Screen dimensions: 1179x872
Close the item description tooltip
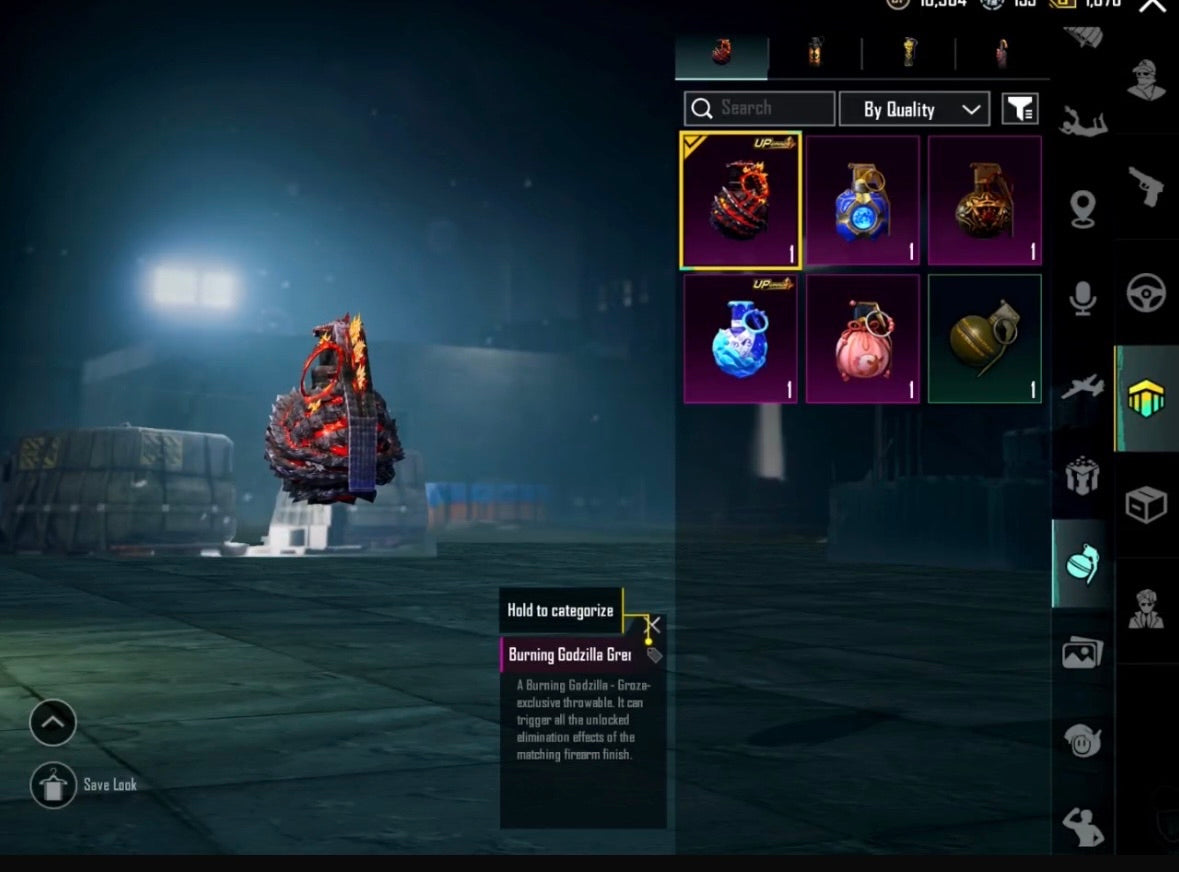click(653, 626)
